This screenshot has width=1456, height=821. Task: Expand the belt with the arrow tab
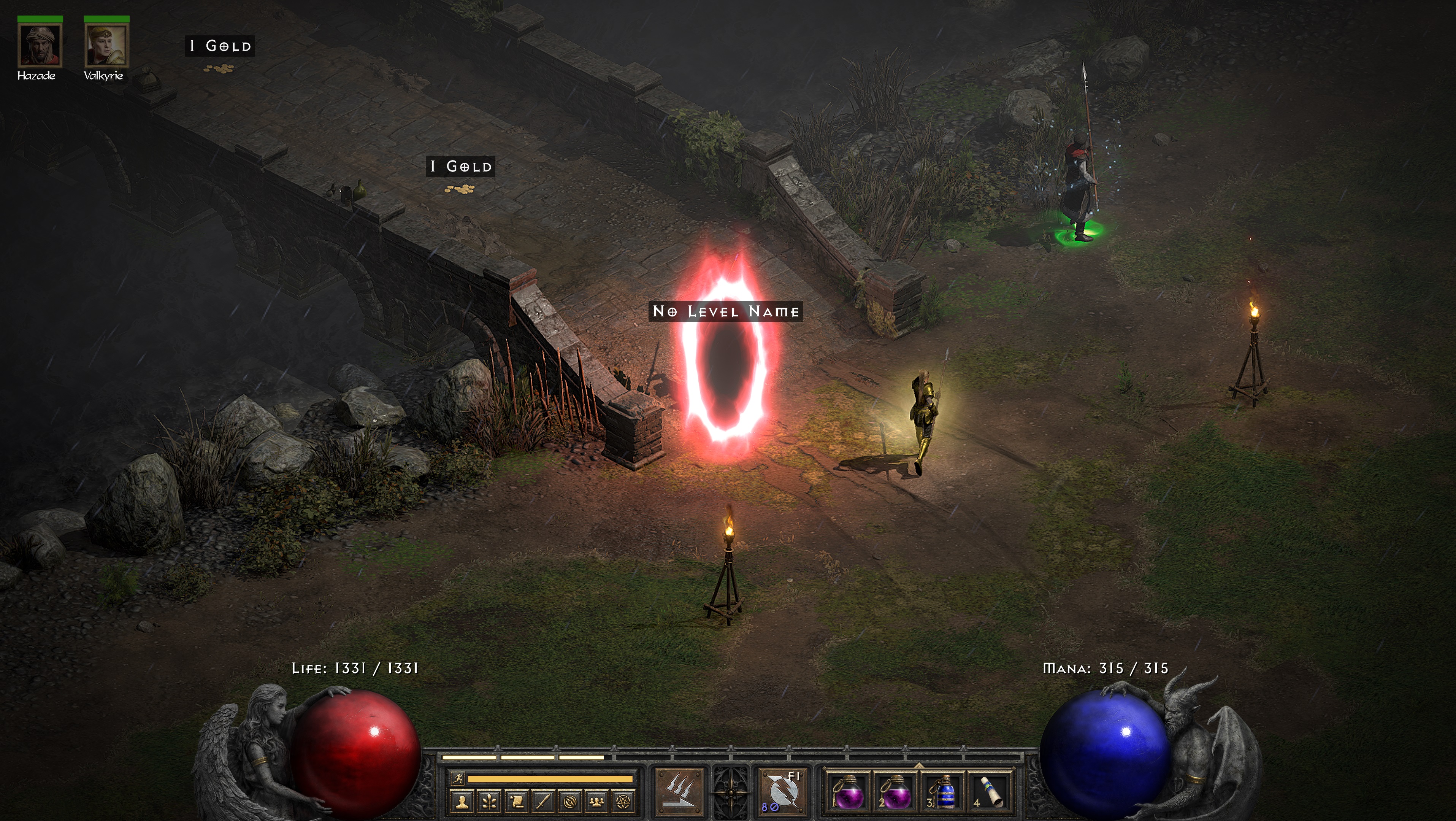coord(918,765)
